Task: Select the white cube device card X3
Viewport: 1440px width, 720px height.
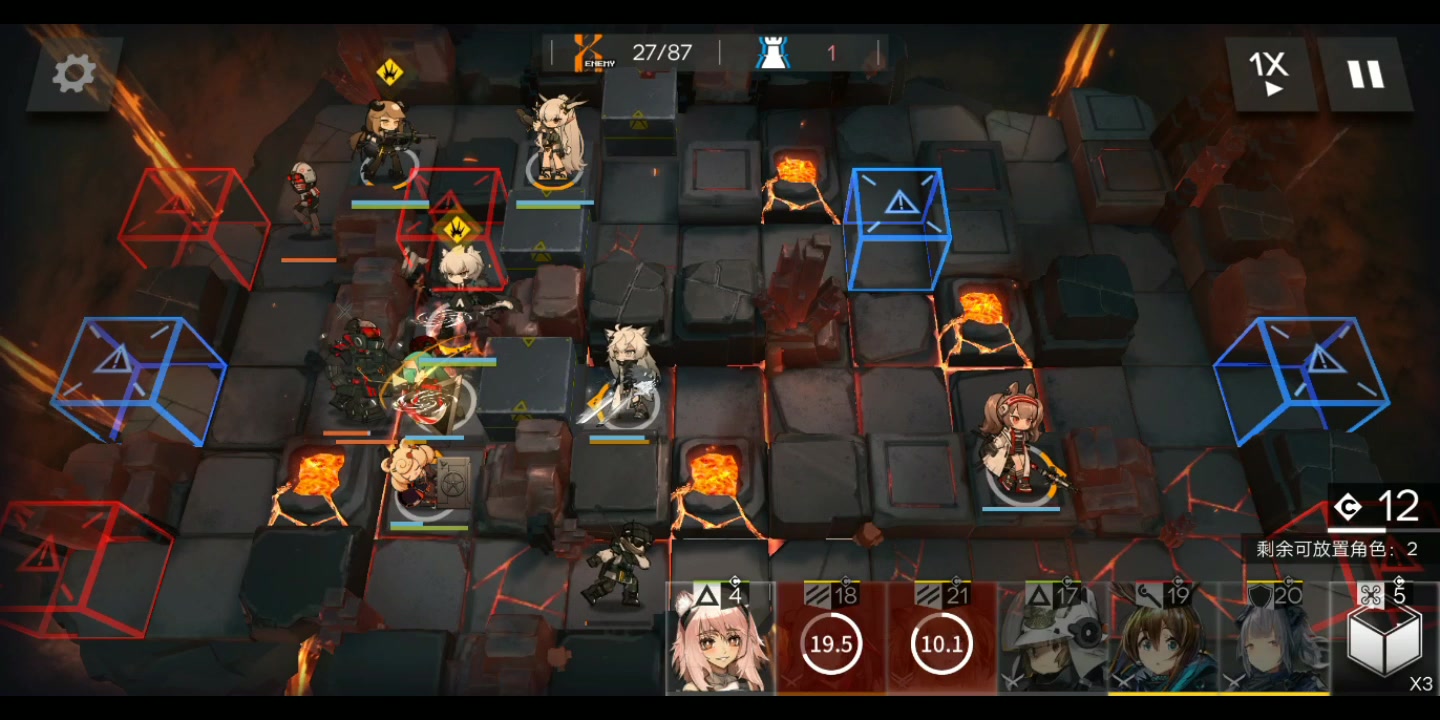Action: [1384, 640]
